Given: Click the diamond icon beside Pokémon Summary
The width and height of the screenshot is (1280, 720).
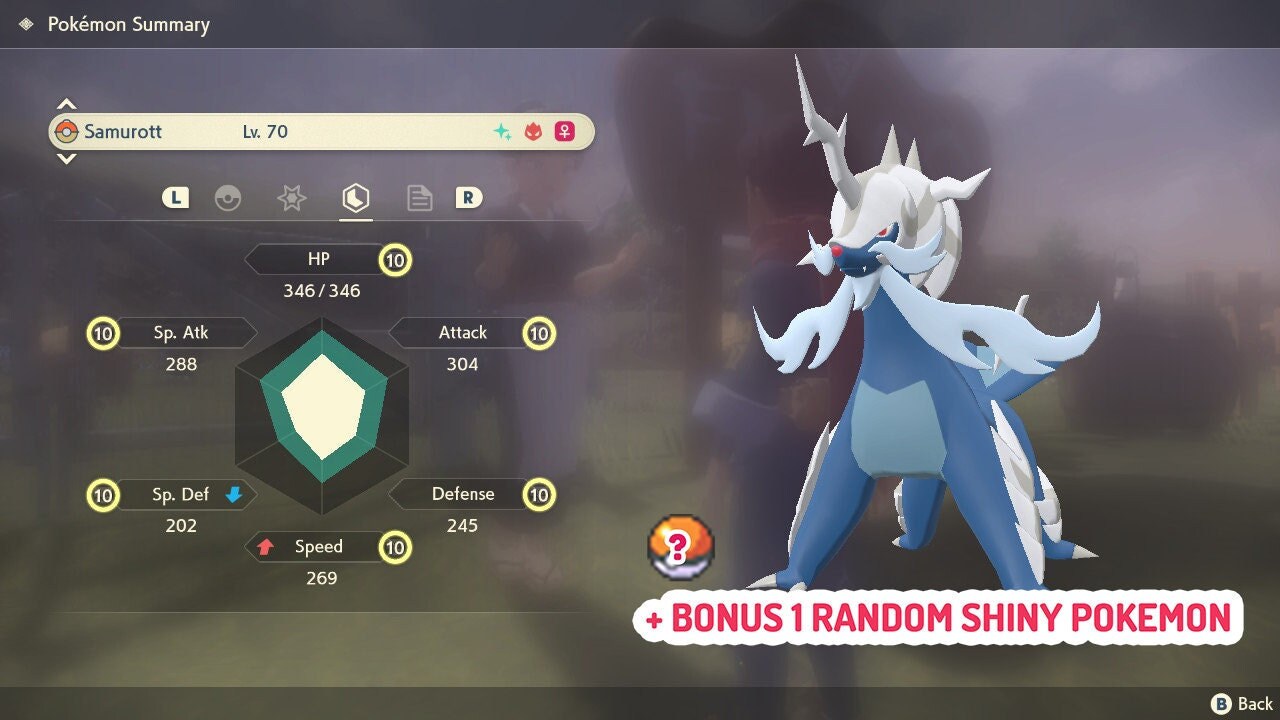Looking at the screenshot, I should click(25, 23).
